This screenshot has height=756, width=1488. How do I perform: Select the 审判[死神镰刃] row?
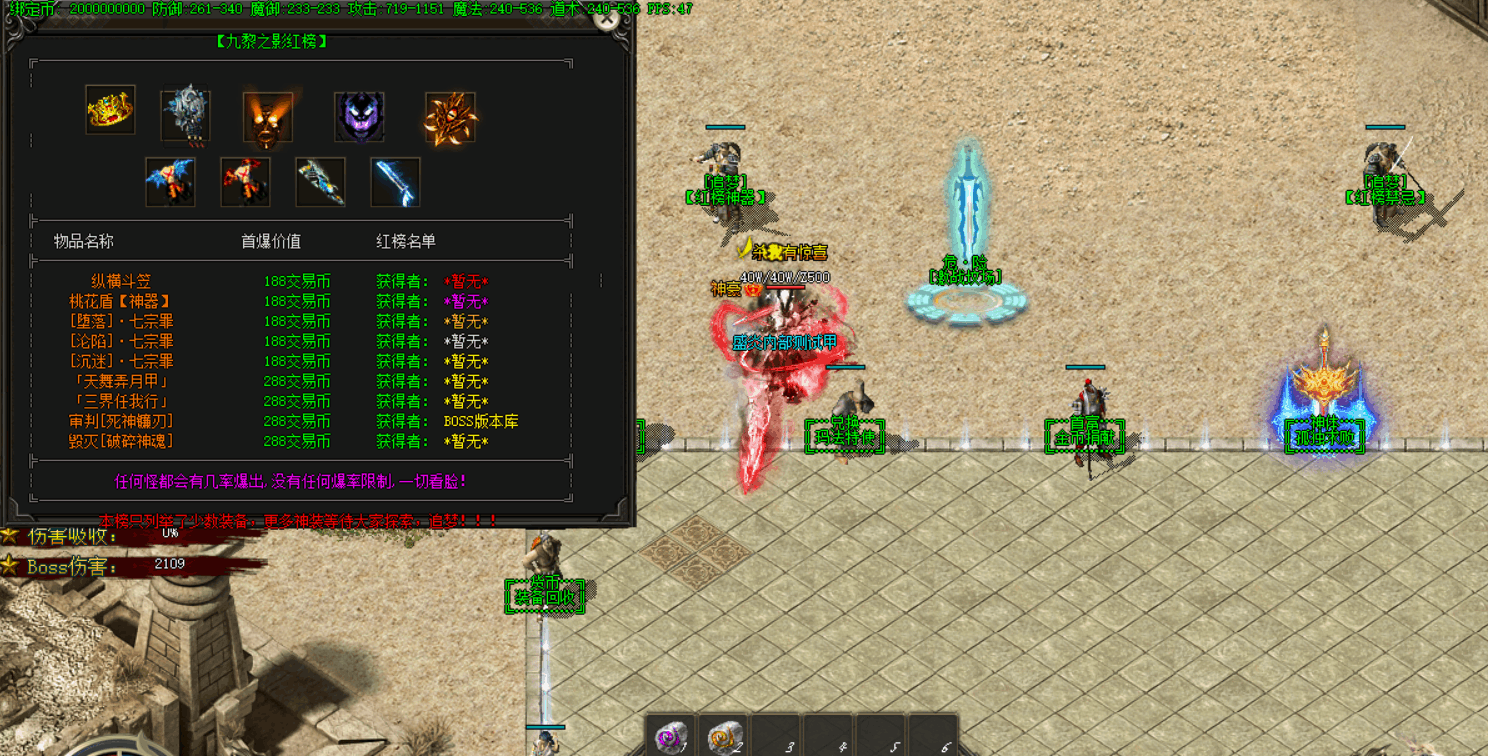coord(121,422)
